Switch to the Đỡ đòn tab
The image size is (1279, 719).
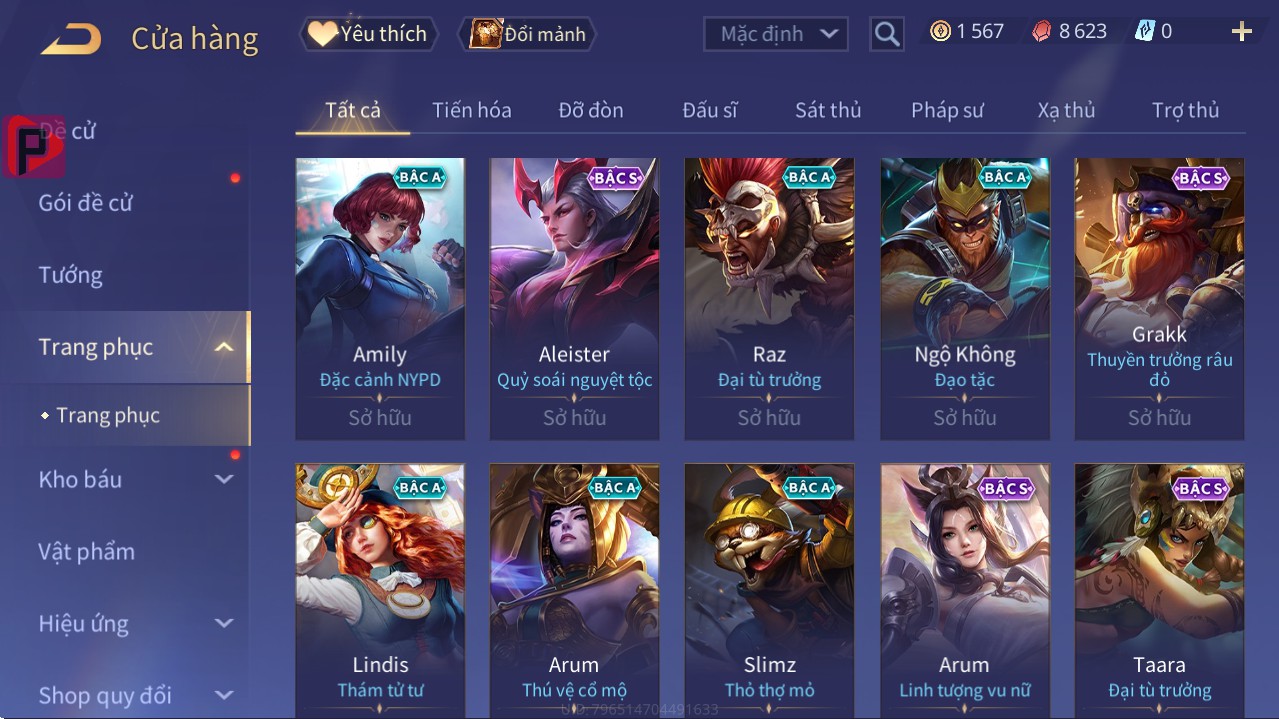(x=590, y=110)
